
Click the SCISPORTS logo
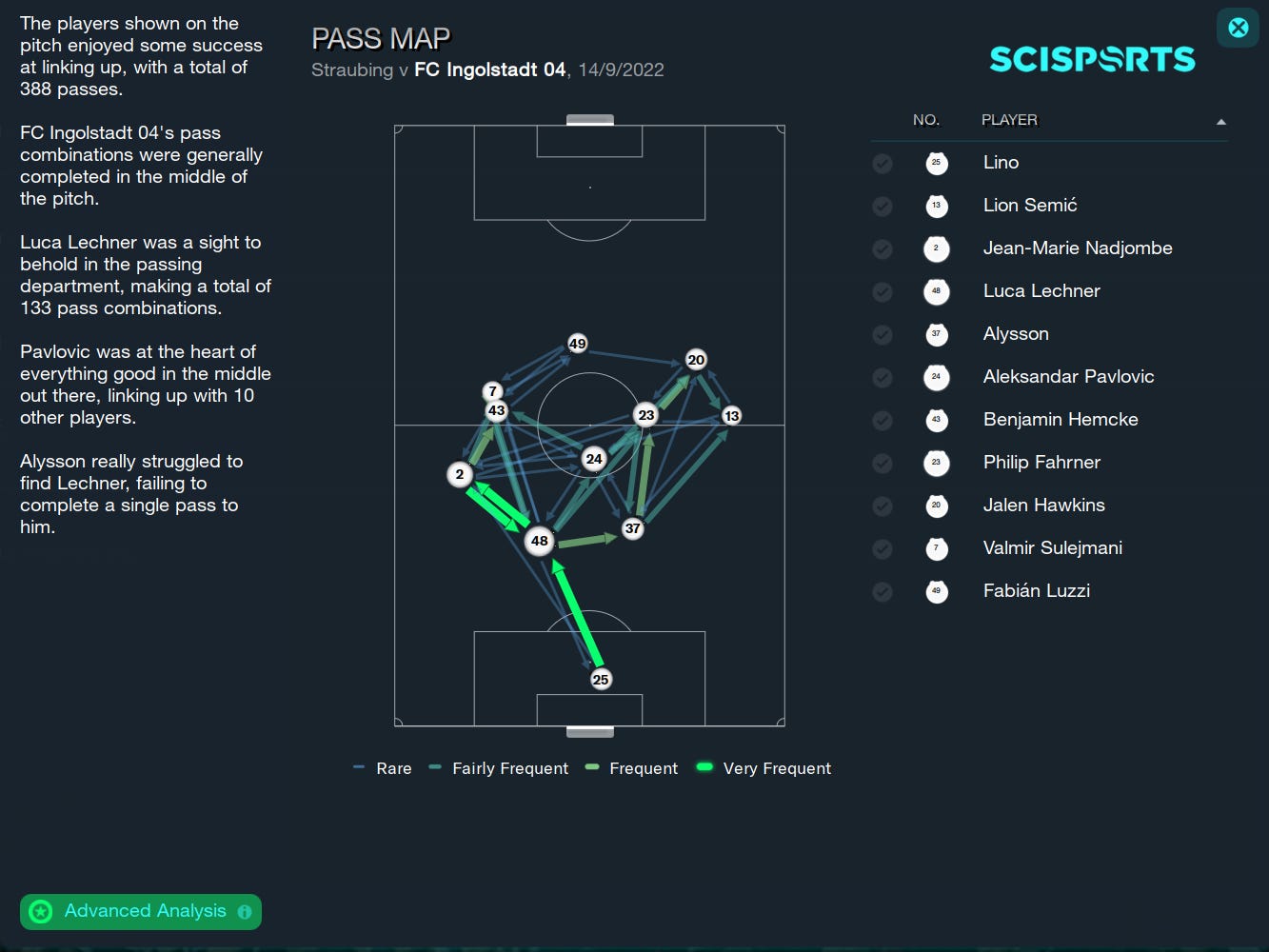point(1091,58)
